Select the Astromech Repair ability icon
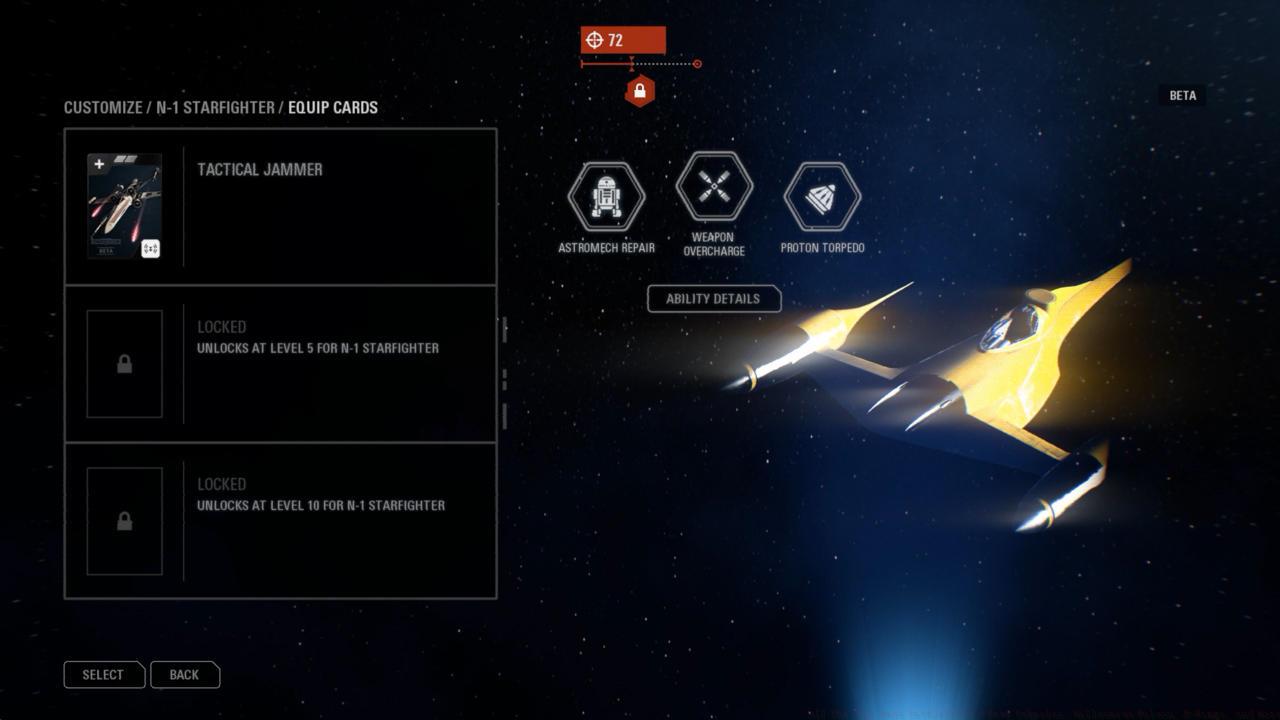This screenshot has height=720, width=1280. click(x=605, y=196)
